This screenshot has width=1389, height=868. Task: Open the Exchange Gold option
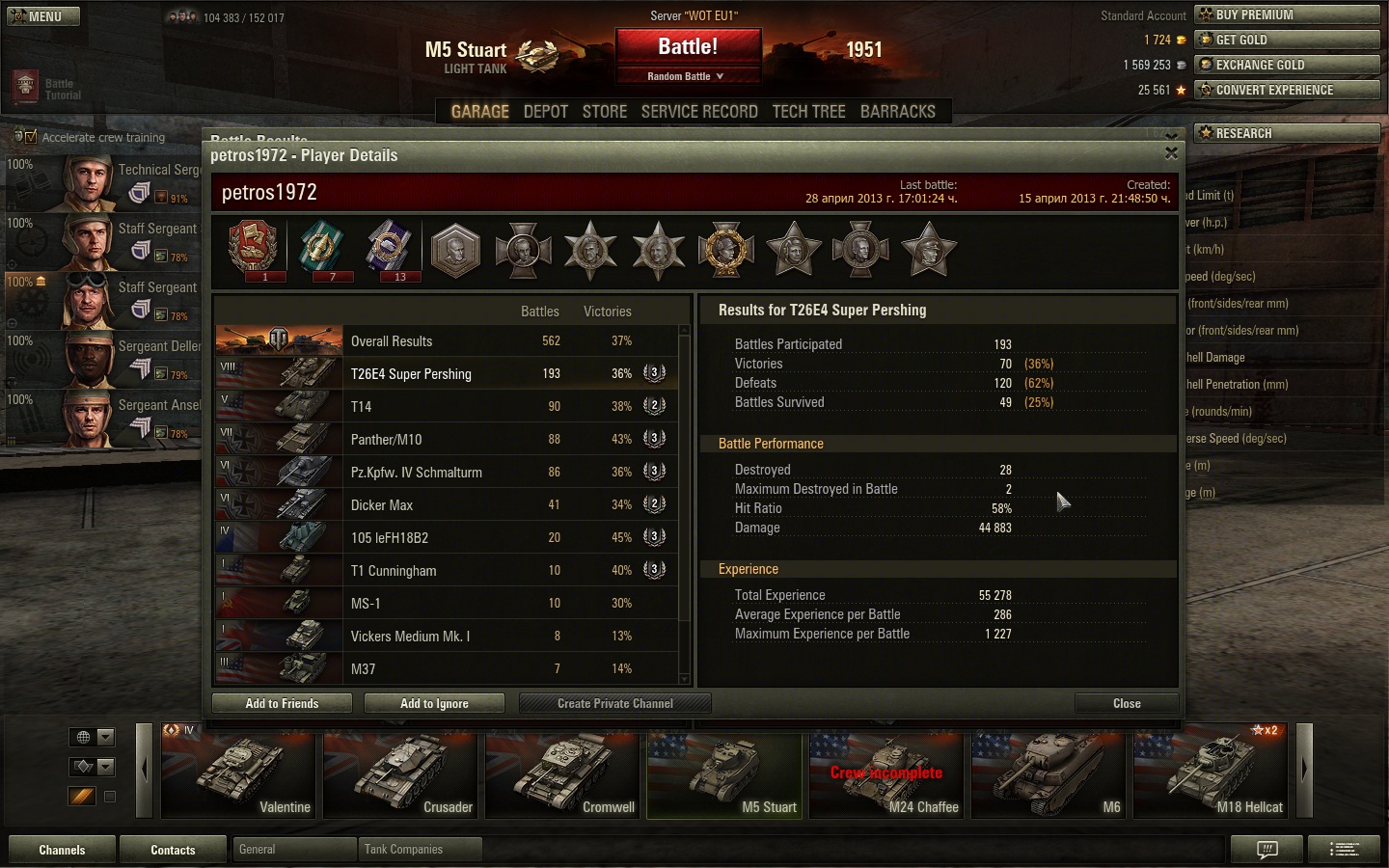1287,65
